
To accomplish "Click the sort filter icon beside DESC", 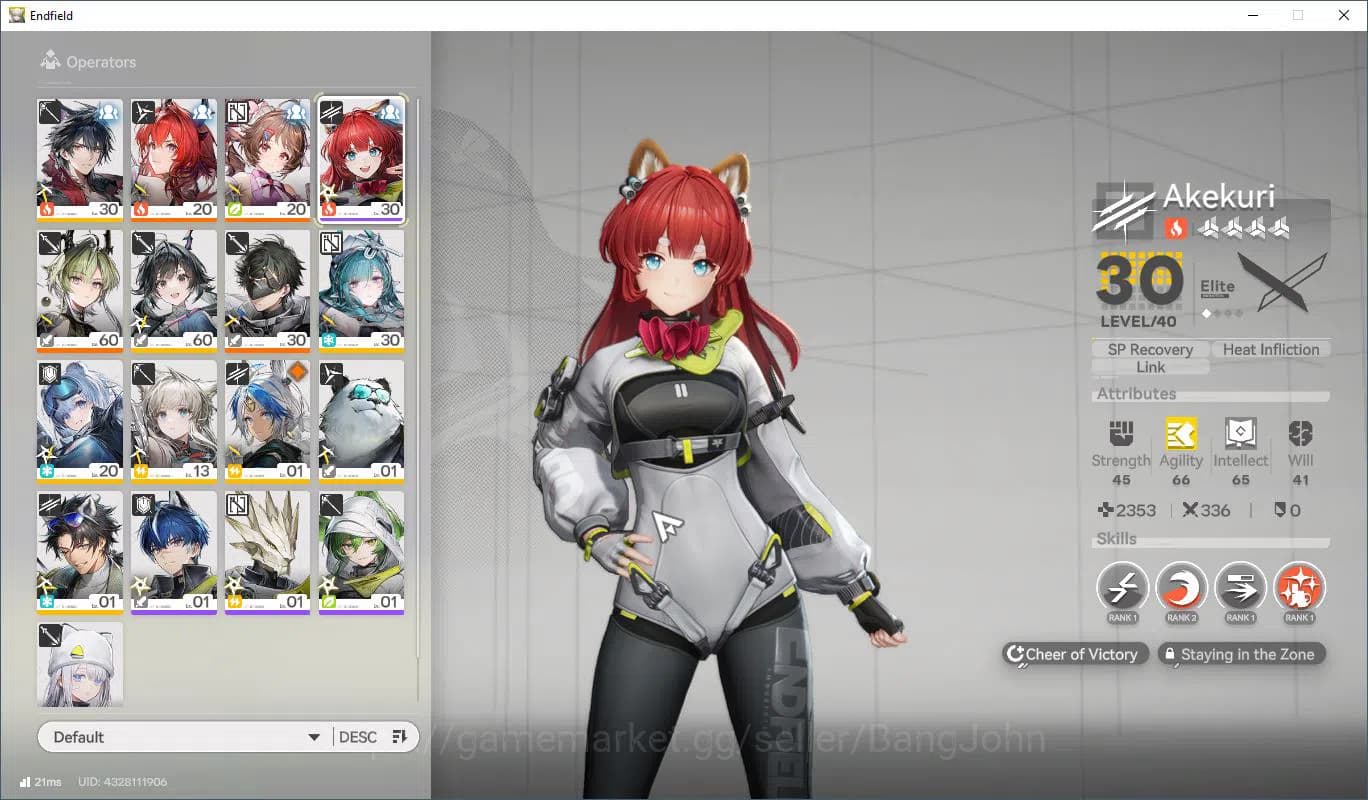I will [x=399, y=736].
